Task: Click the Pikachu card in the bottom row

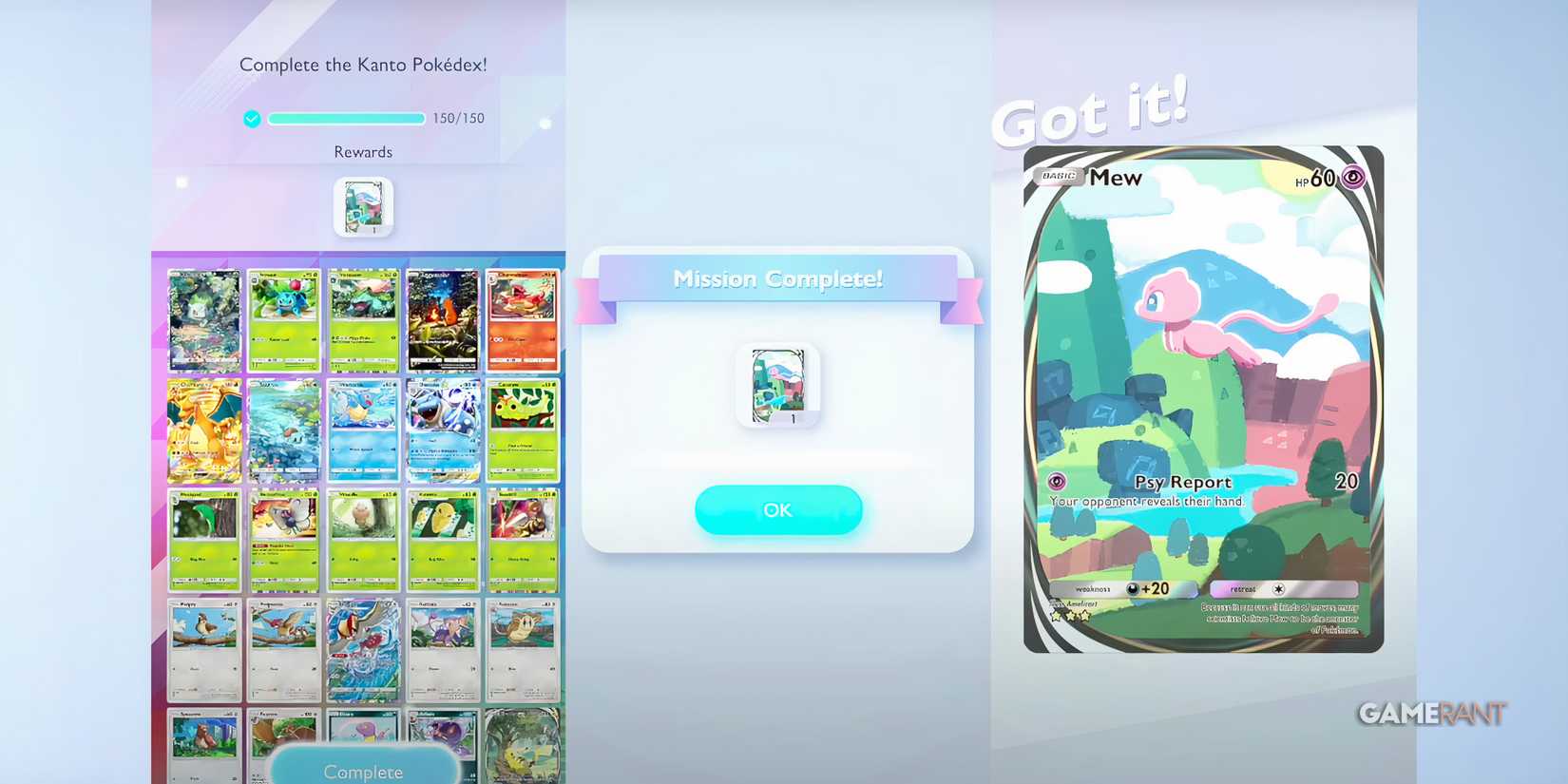Action: (524, 746)
